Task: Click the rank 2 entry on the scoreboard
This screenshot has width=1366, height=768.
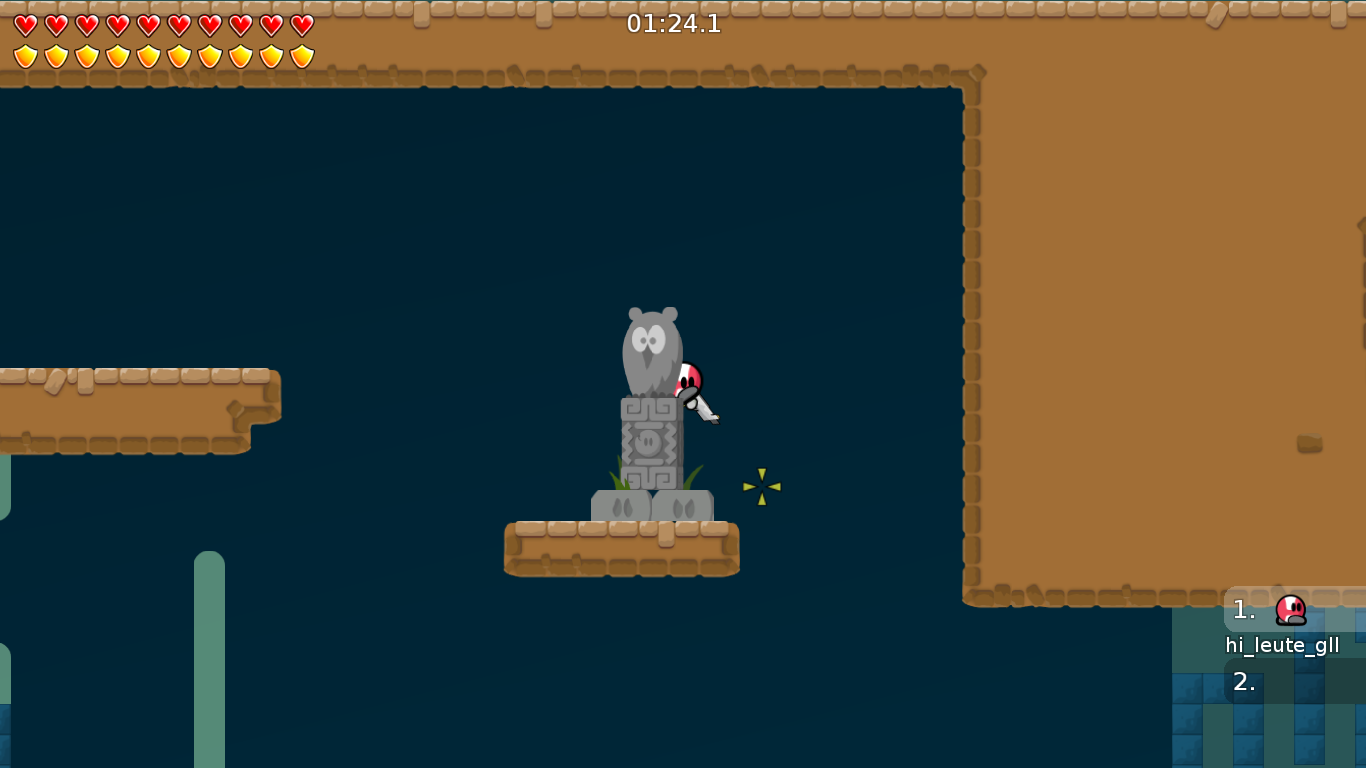Action: pyautogui.click(x=1243, y=684)
